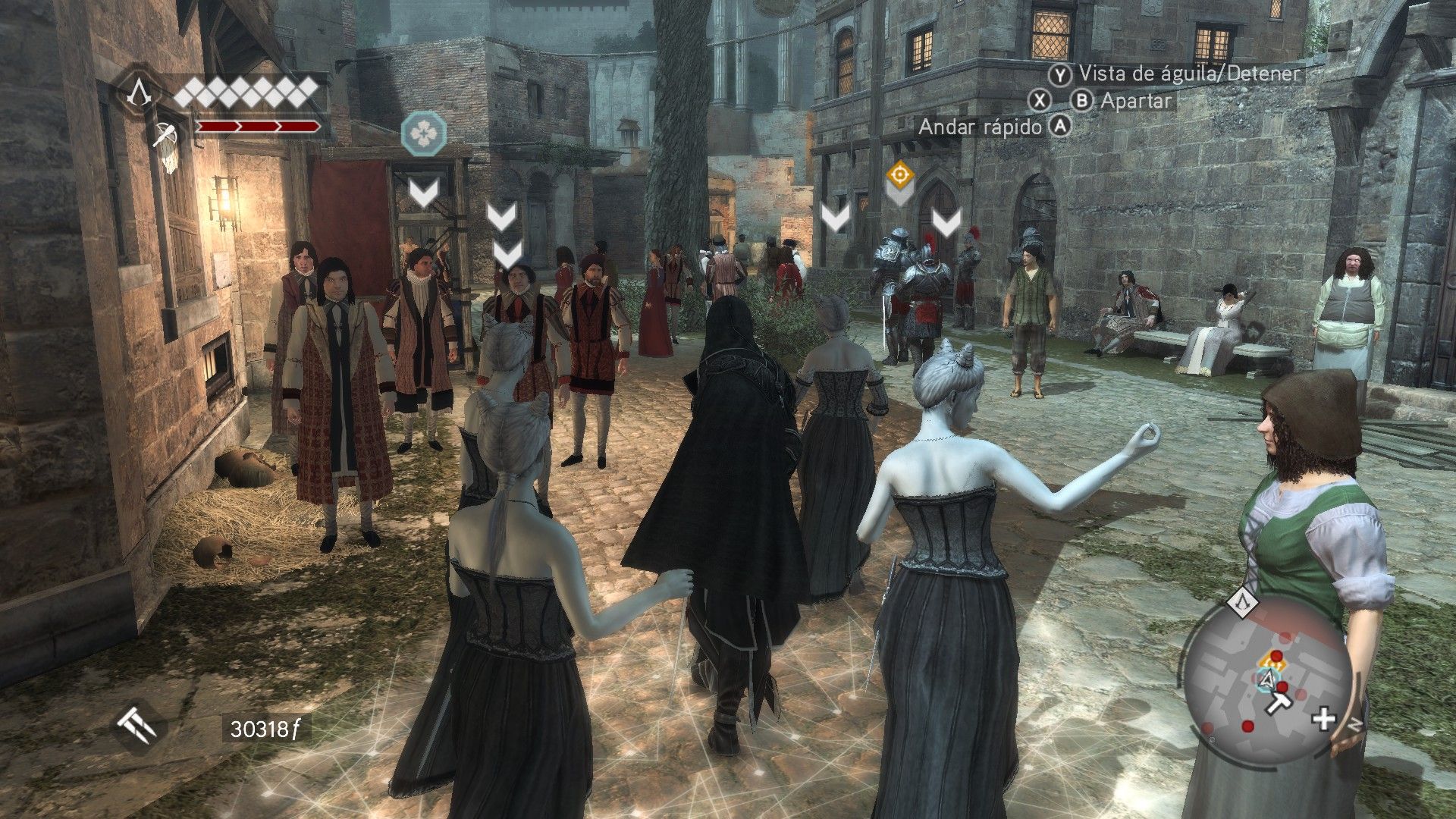
Task: Click the crossbow ranged weapon icon
Action: [x=162, y=135]
